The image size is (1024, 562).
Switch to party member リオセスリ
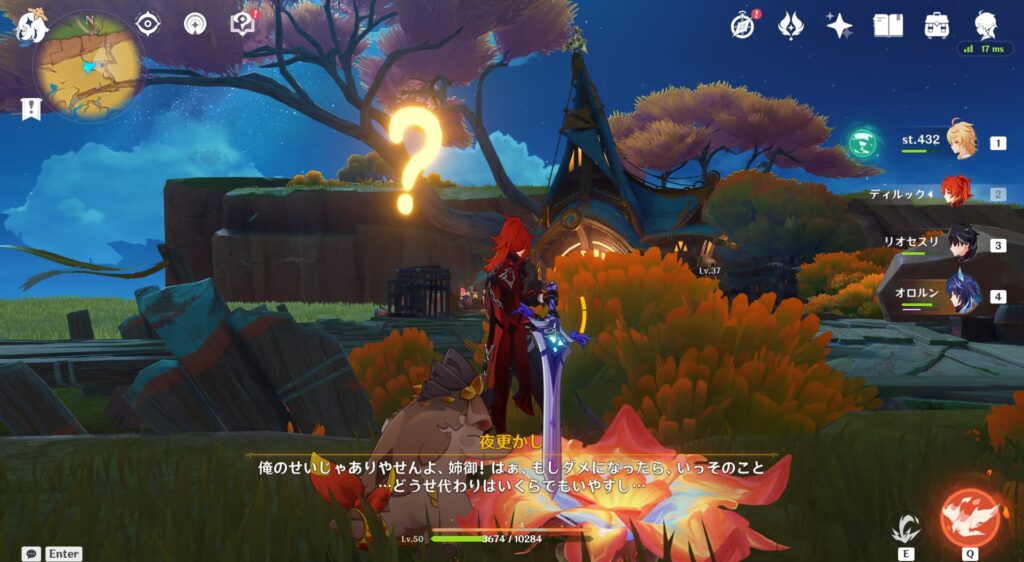tap(962, 244)
